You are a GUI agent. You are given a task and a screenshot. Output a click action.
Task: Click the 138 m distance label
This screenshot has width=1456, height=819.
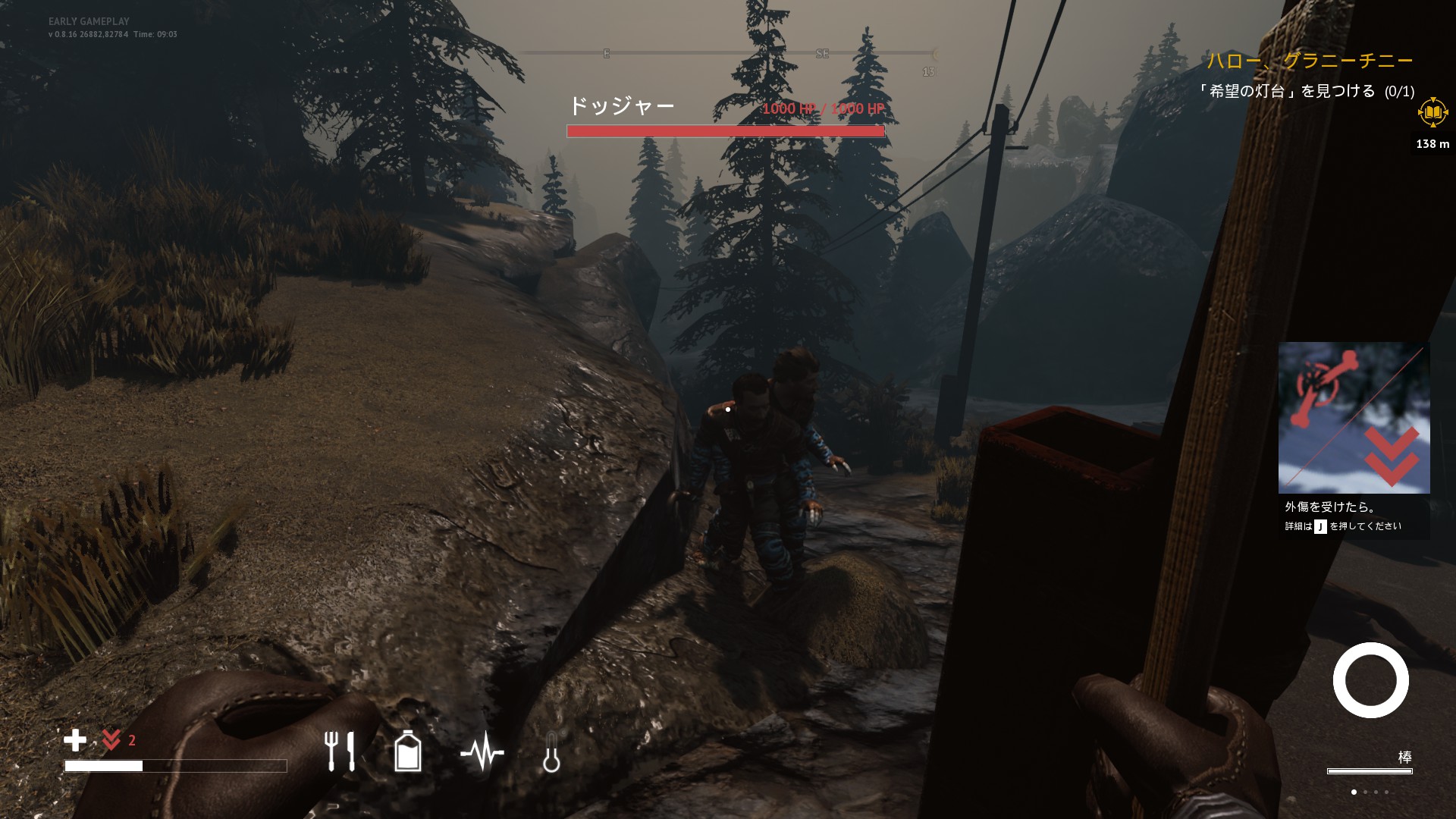pos(1432,143)
